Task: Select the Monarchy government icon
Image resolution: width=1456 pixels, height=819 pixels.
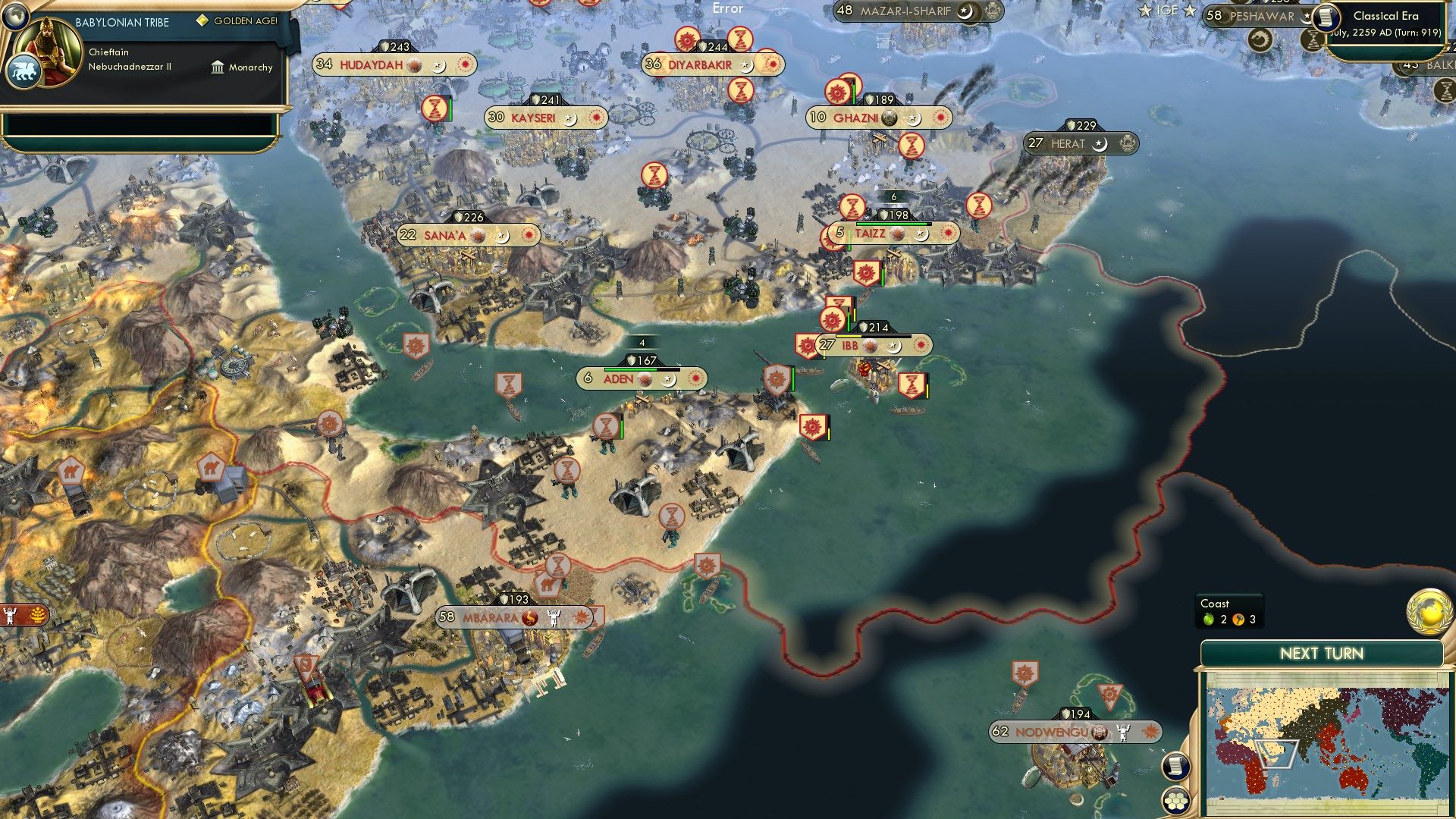Action: [218, 67]
